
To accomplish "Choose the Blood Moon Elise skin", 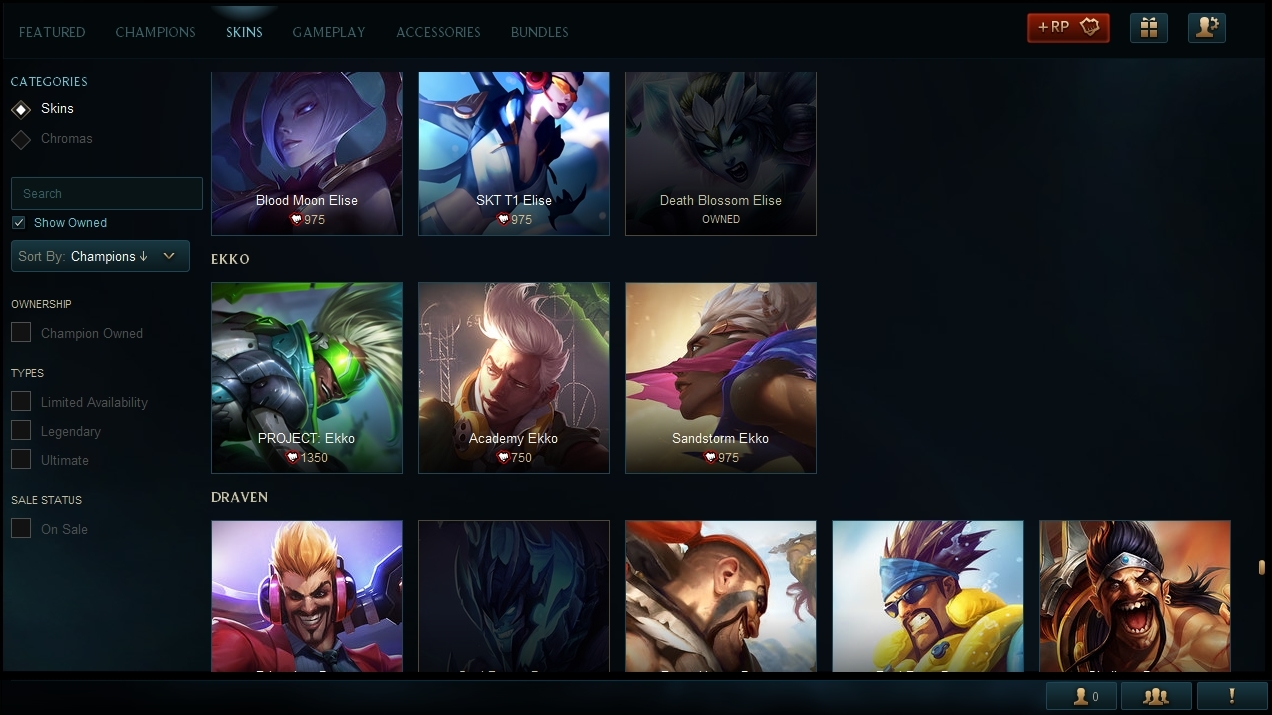I will tap(307, 153).
